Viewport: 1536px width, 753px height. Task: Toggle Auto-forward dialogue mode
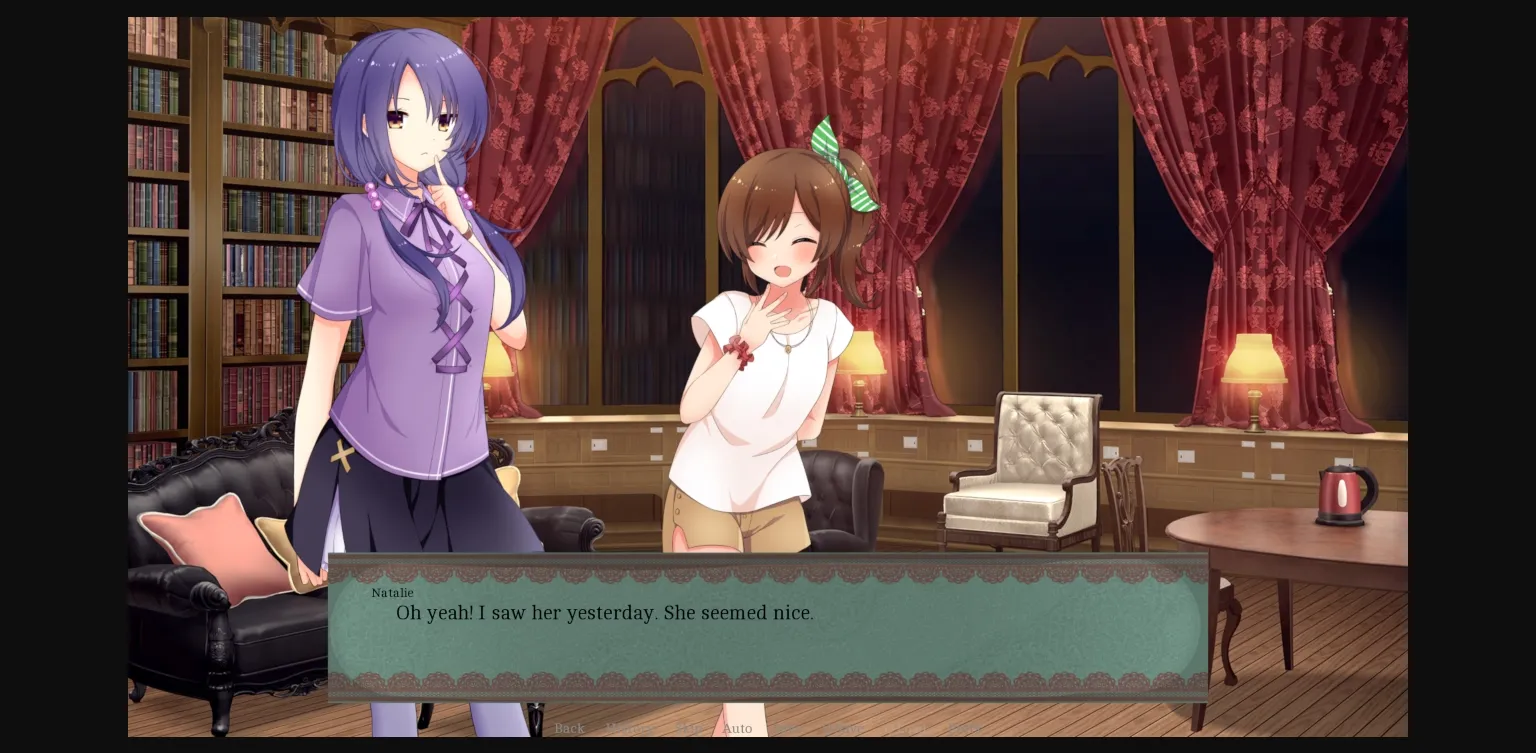point(737,729)
